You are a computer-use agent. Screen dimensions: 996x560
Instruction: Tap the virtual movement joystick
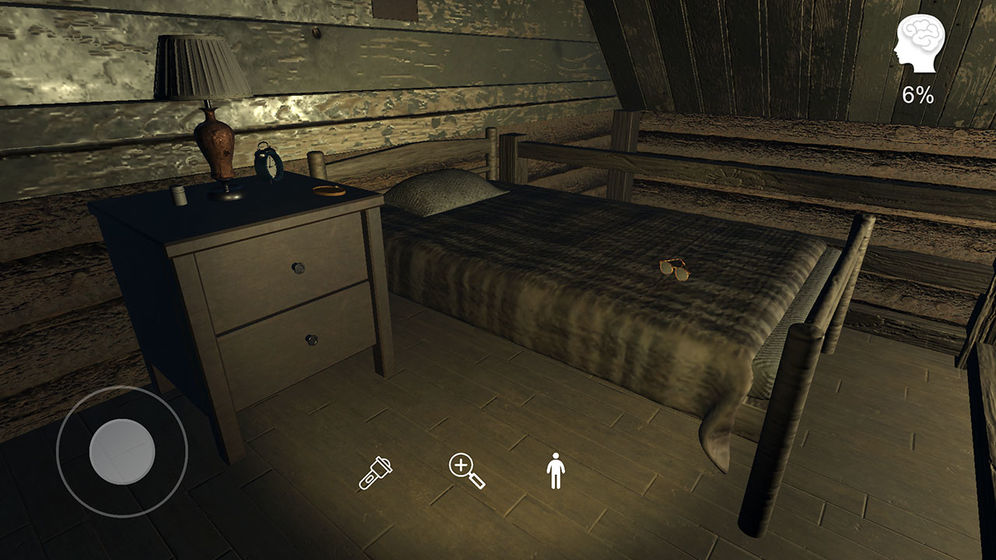pos(122,451)
